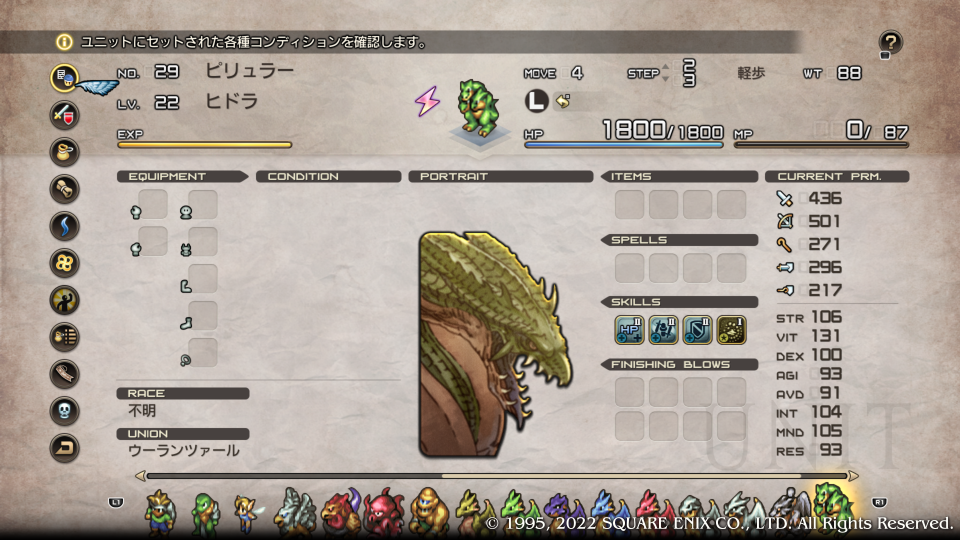The height and width of the screenshot is (540, 960).
Task: Switch to the item pouch tab
Action: pos(65,151)
